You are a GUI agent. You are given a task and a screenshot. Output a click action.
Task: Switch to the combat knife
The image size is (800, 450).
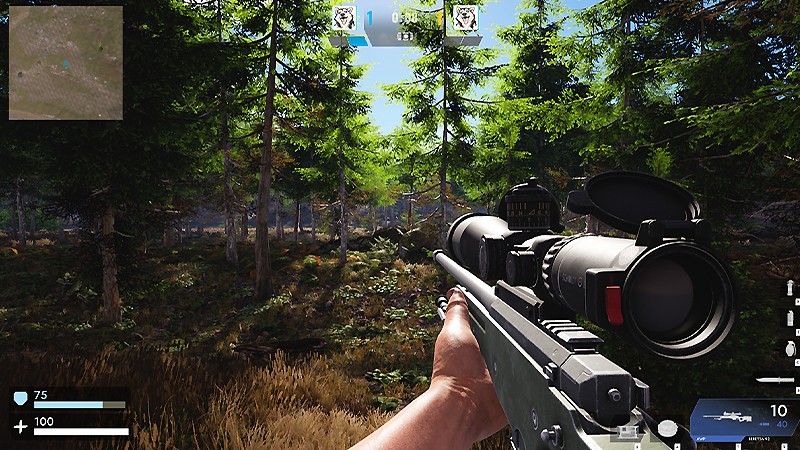coord(776,380)
